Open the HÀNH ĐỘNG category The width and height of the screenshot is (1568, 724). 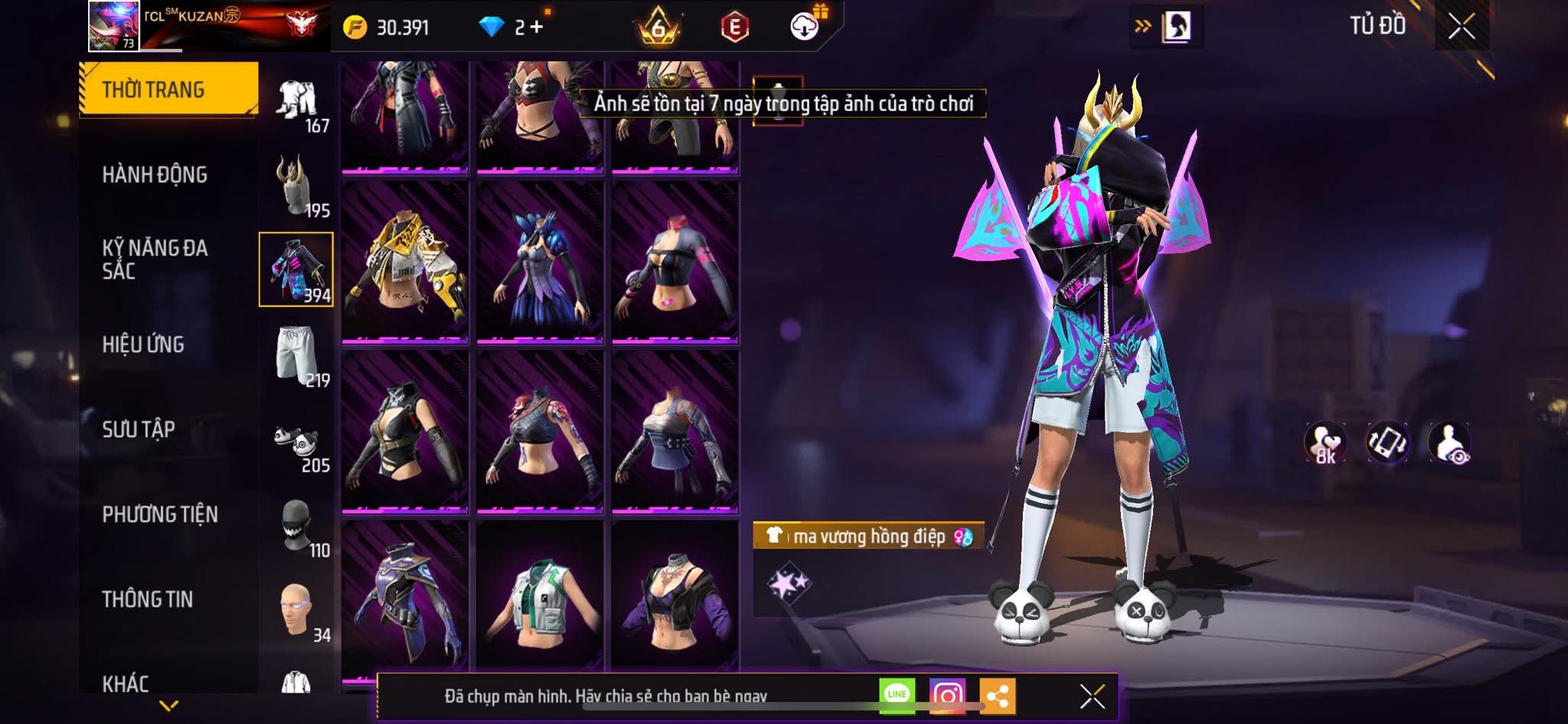click(155, 175)
